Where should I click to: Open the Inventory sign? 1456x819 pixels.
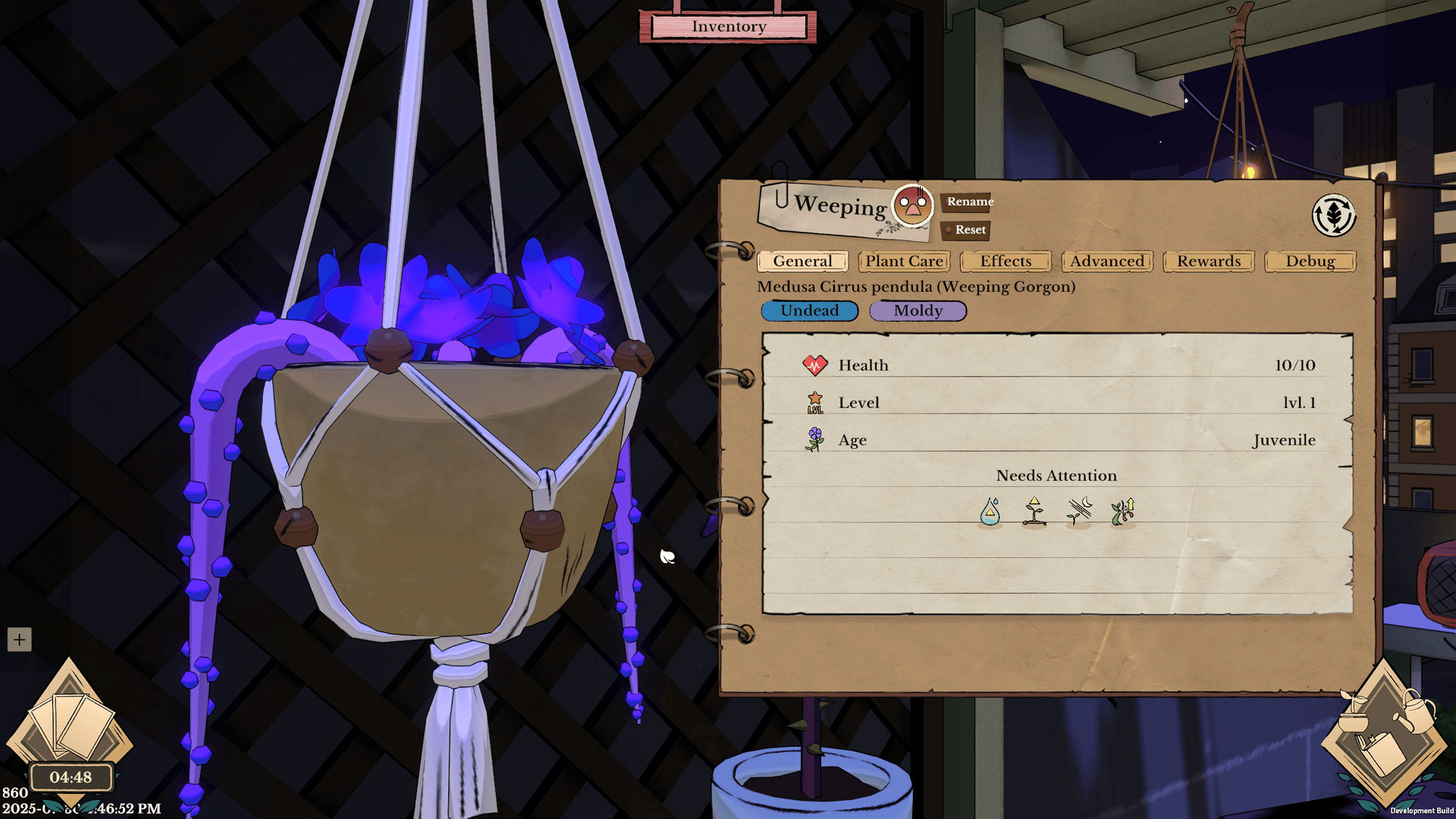(728, 27)
